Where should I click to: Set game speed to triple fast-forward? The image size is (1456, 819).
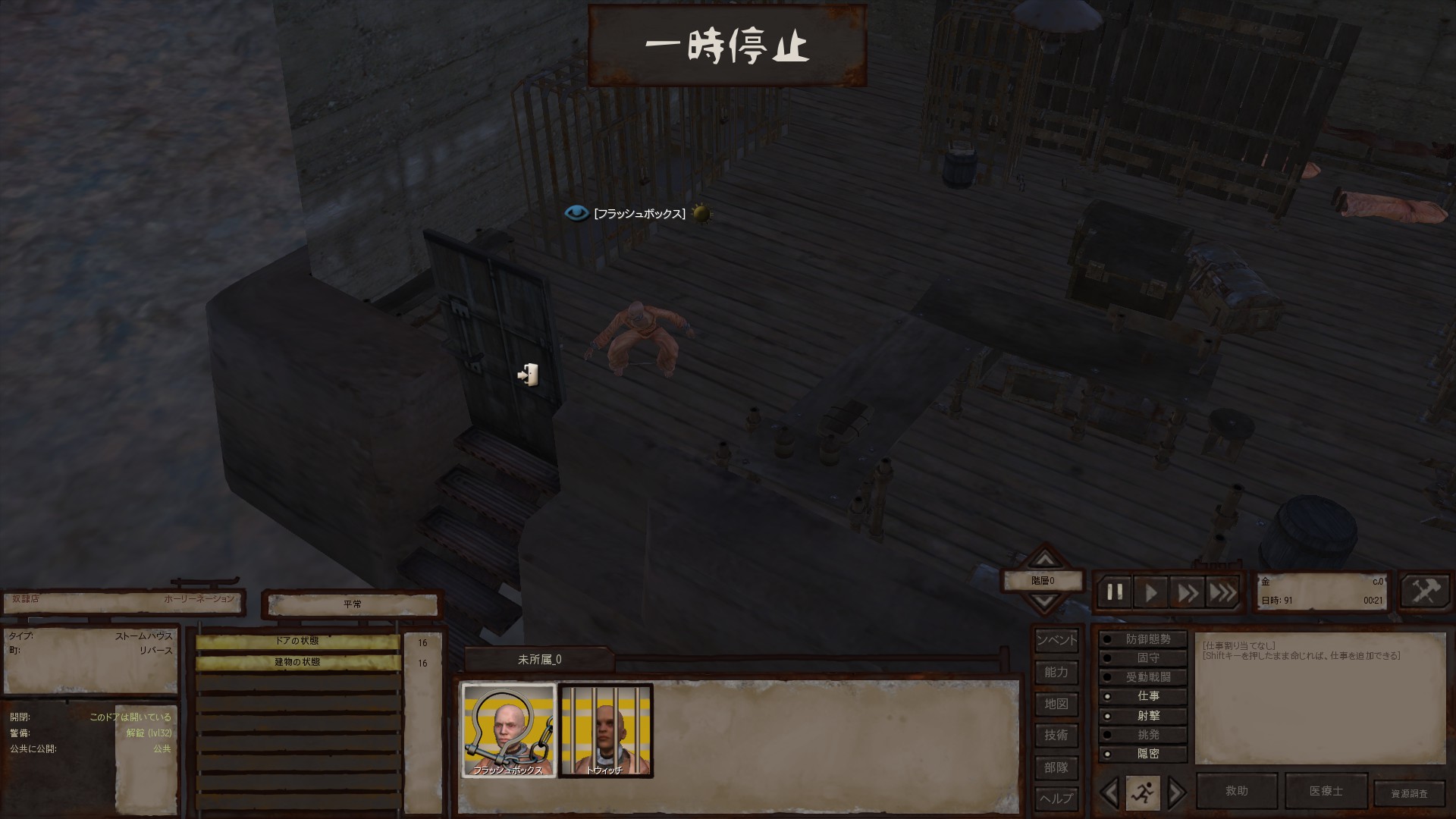point(1222,592)
